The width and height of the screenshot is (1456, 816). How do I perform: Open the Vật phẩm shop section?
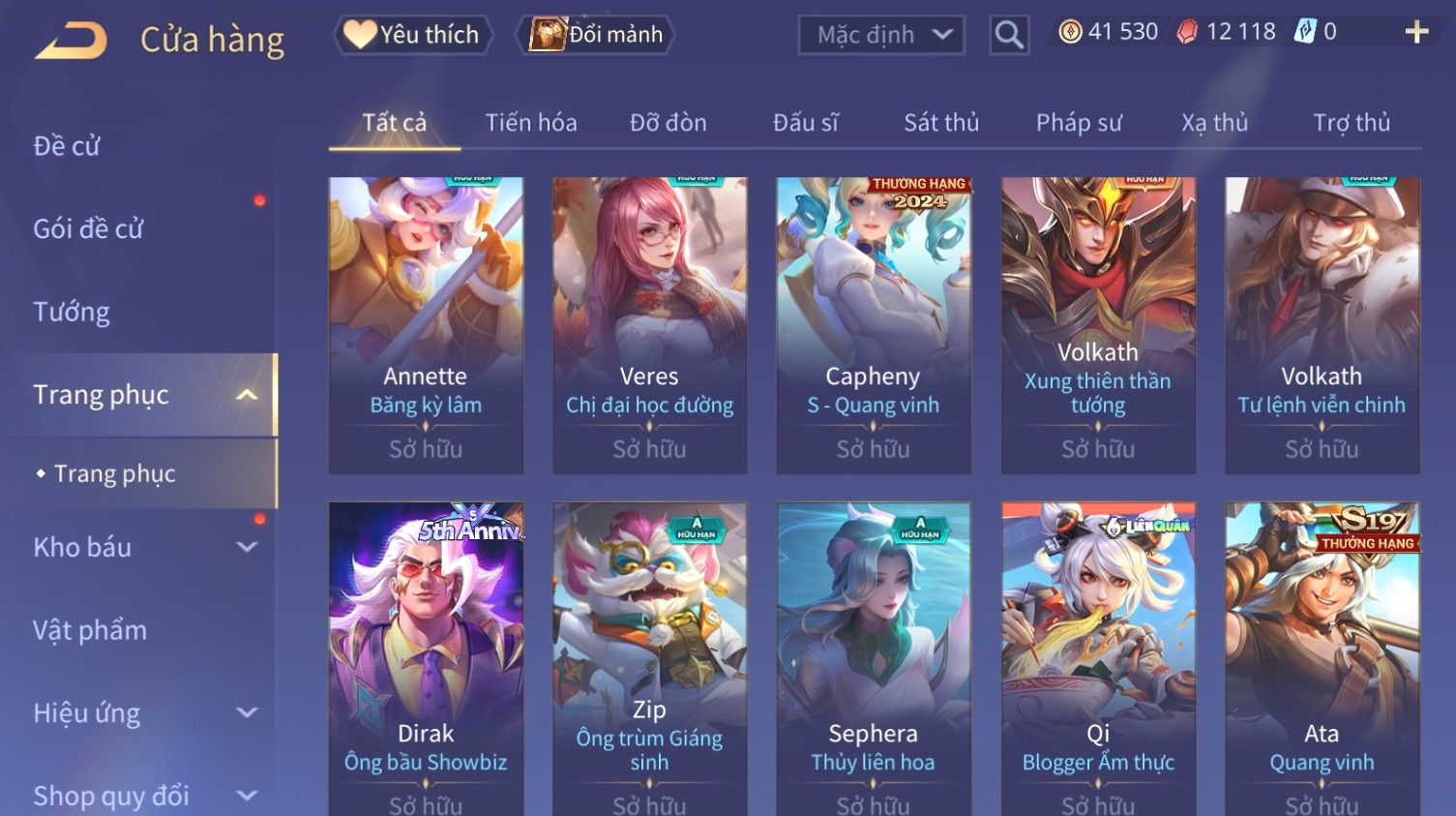pos(90,630)
